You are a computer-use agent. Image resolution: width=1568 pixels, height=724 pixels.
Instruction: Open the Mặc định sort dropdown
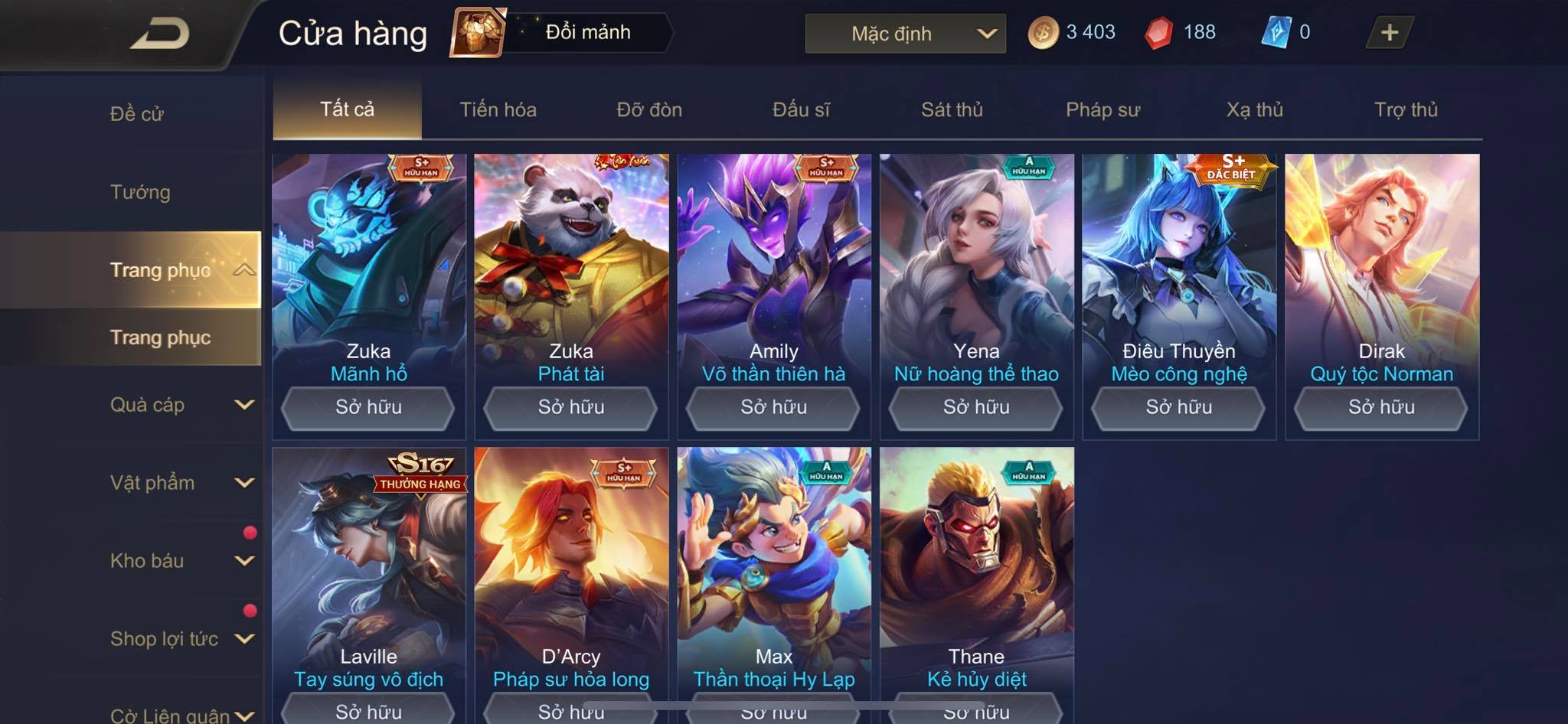click(905, 34)
